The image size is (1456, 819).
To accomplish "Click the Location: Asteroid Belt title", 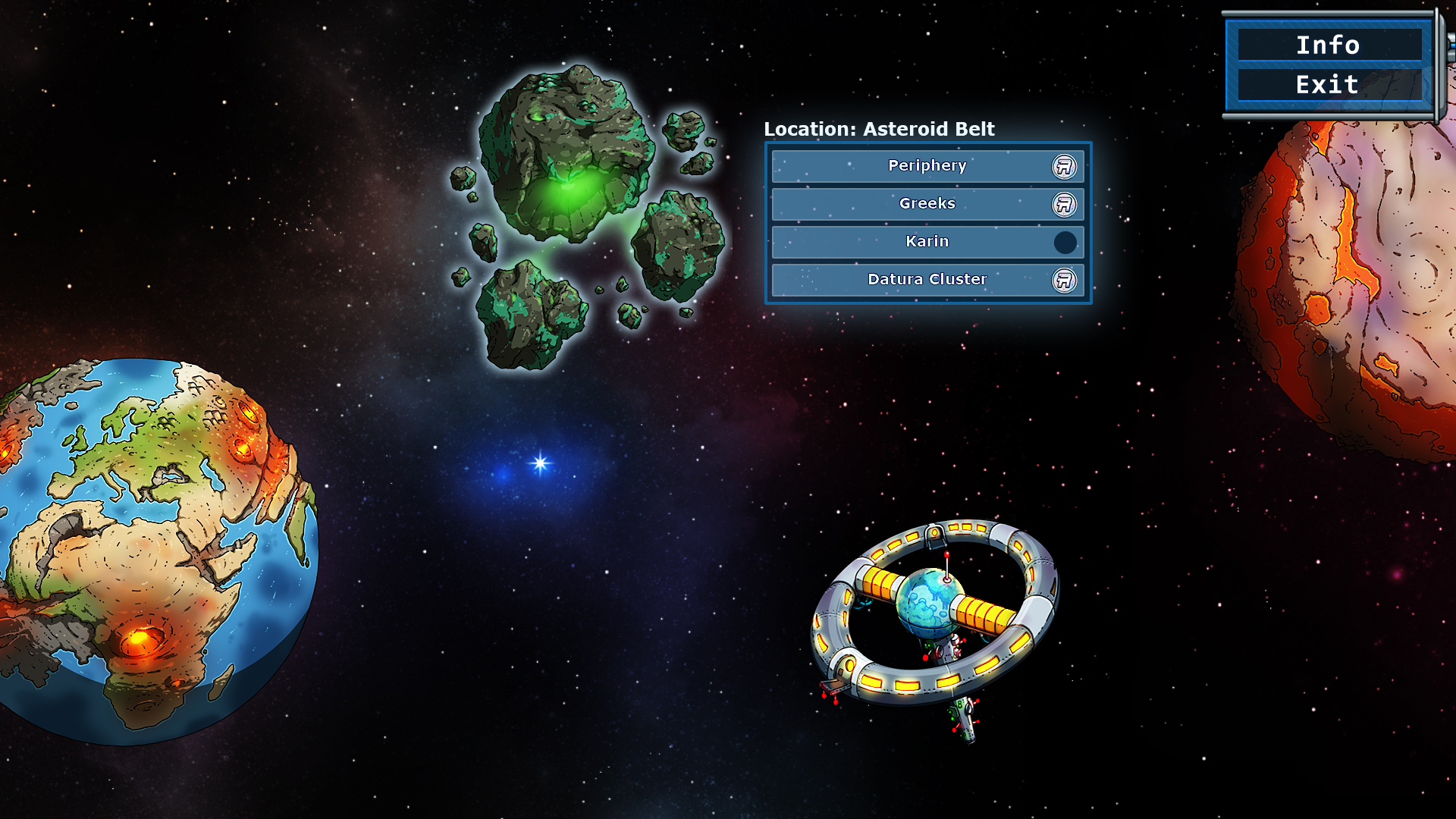I will coord(878,130).
